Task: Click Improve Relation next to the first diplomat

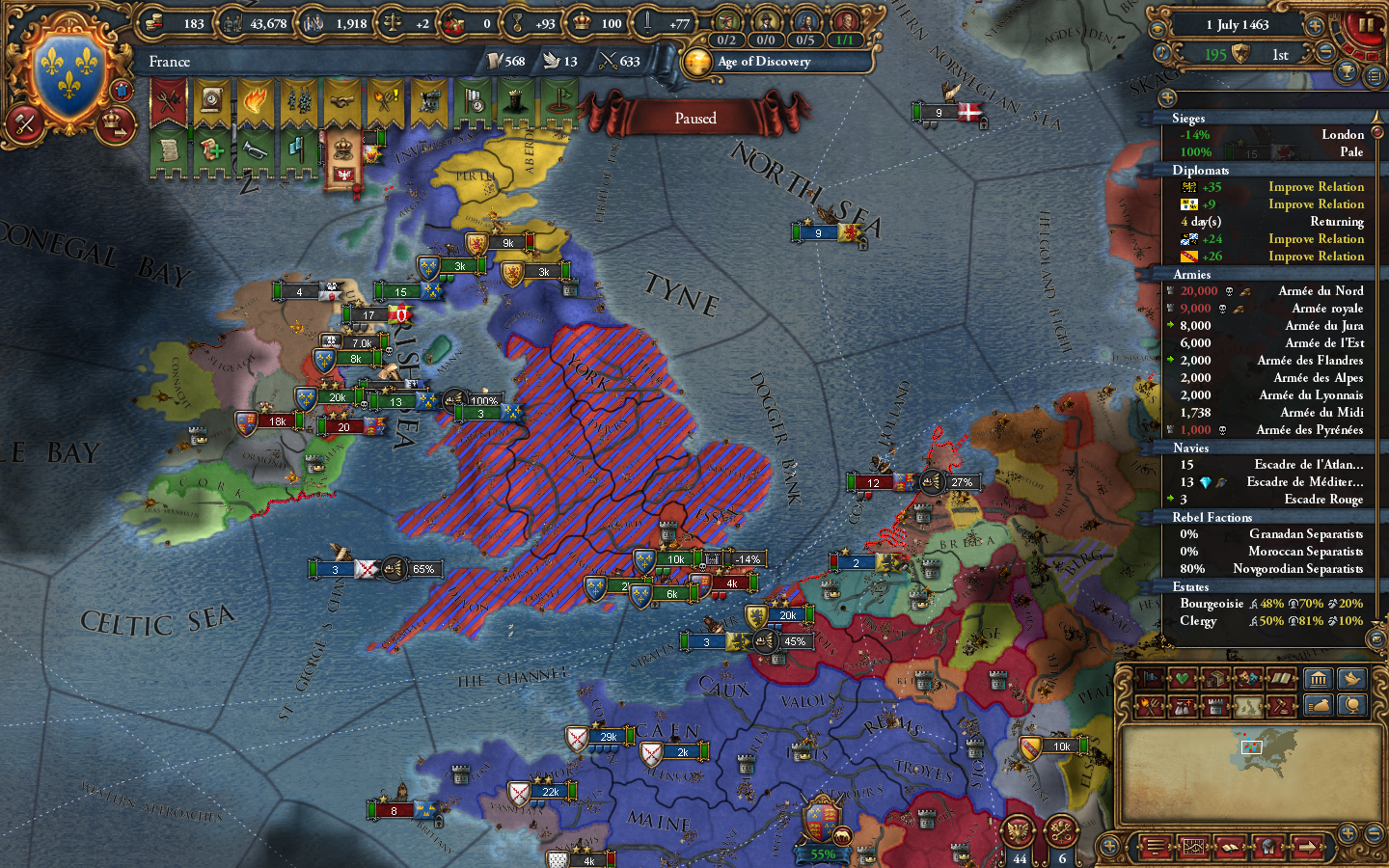Action: pyautogui.click(x=1316, y=186)
